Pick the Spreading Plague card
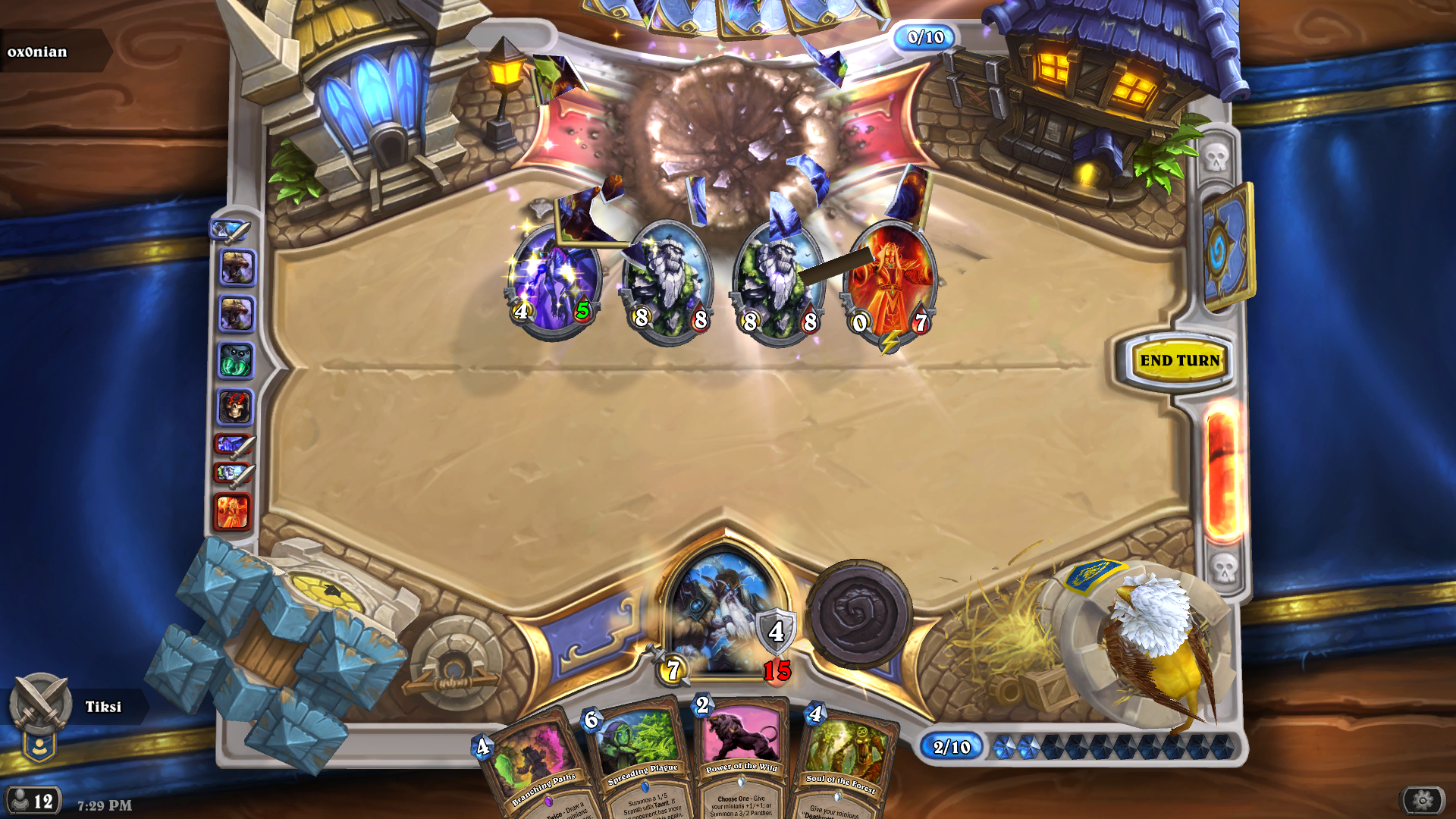This screenshot has height=819, width=1456. point(641,762)
